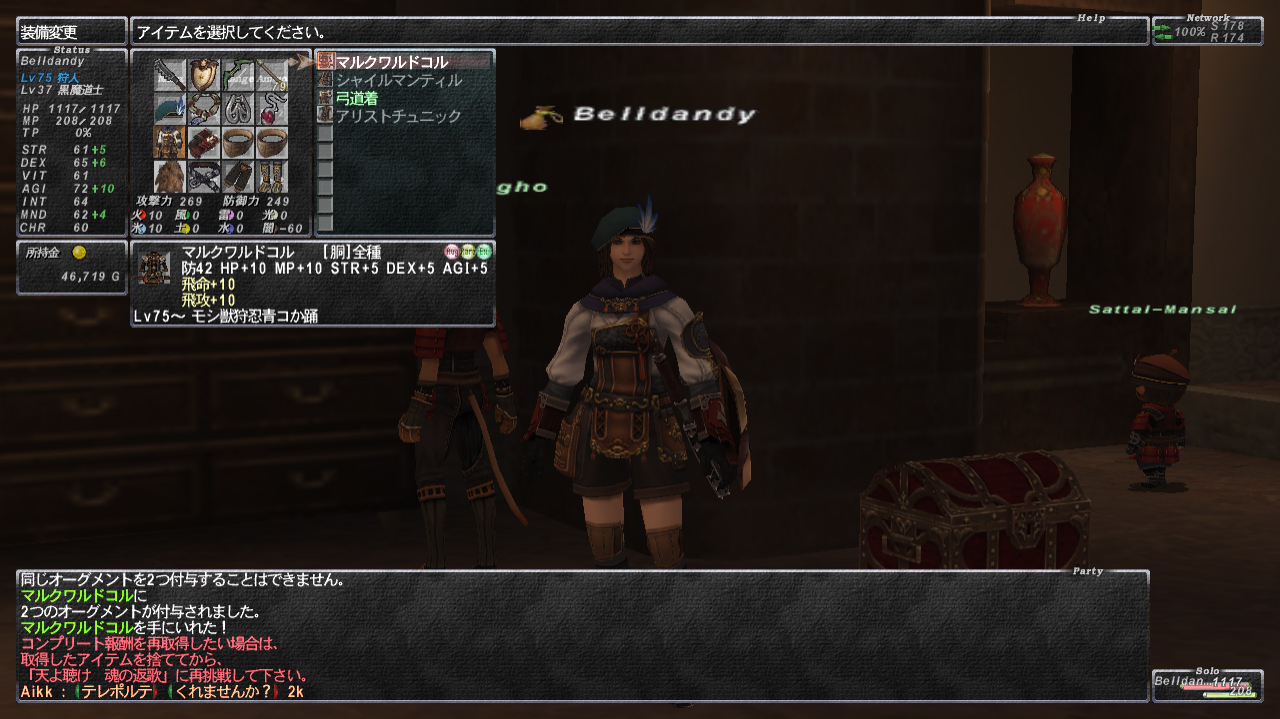Viewport: 1280px width, 719px height.
Task: Choose the green bow ranged slot
Action: 238,74
